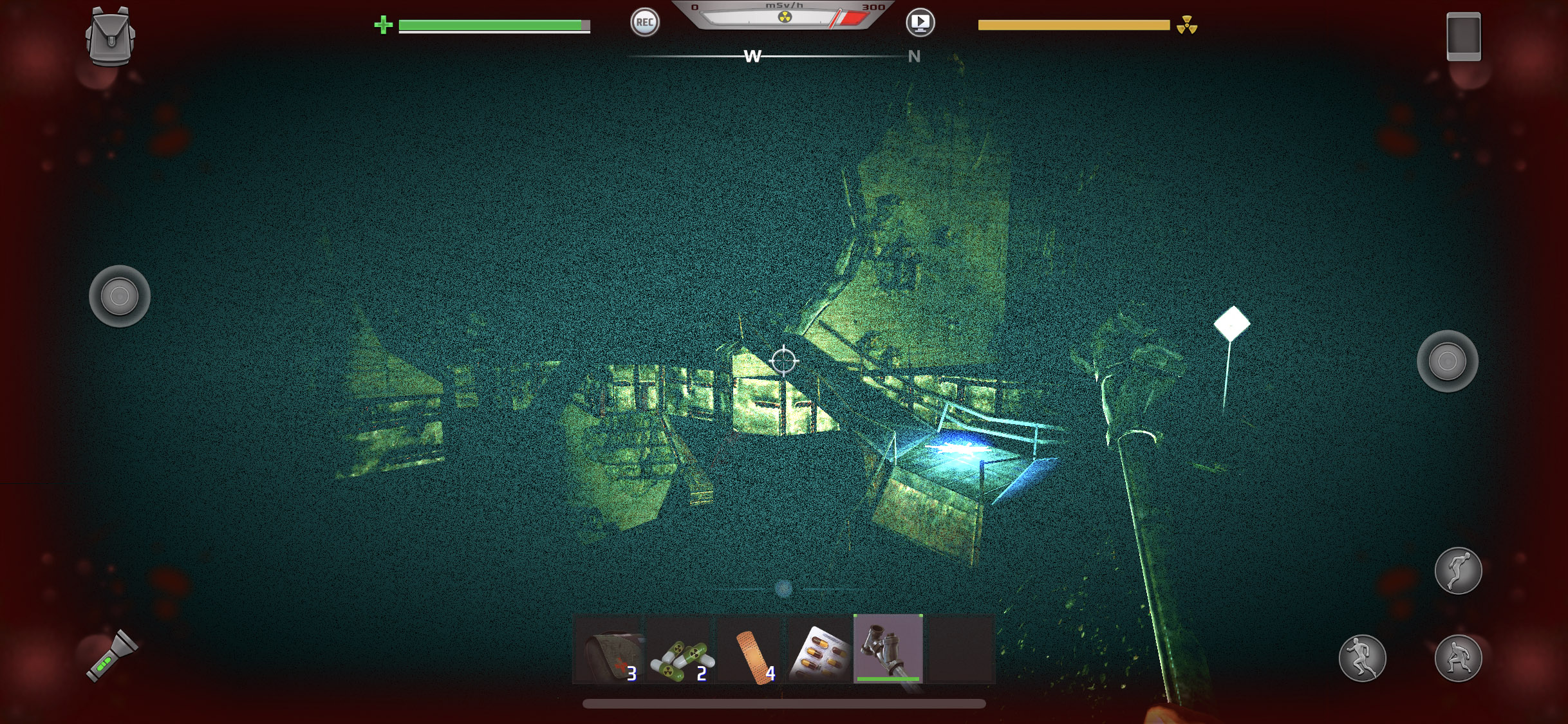Toggle the crouch stance button
Image resolution: width=1568 pixels, height=724 pixels.
[x=1458, y=658]
